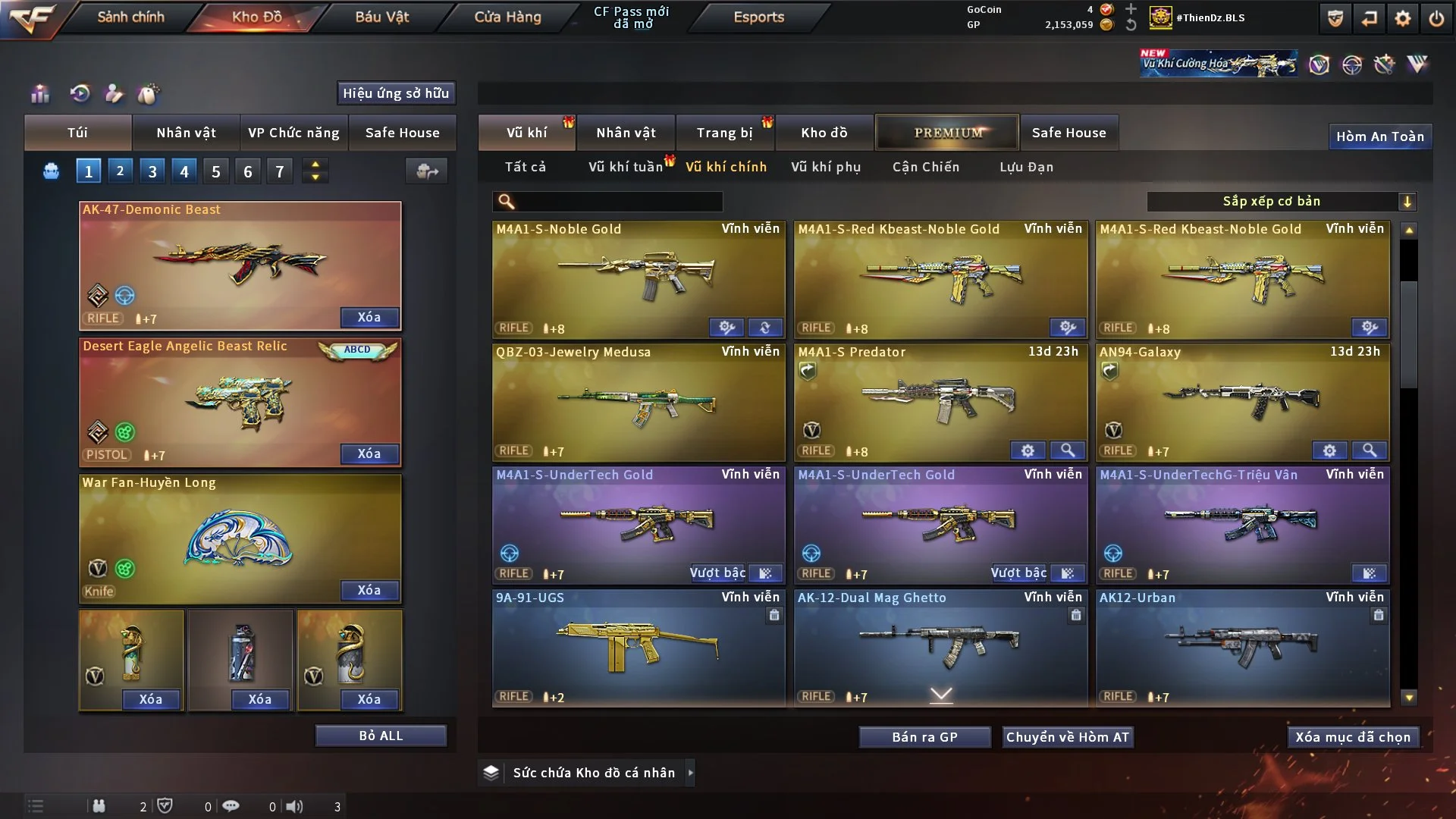Screen dimensions: 1456x819
Task: Open Hiệu ứng sở hữu panel
Action: pos(396,93)
